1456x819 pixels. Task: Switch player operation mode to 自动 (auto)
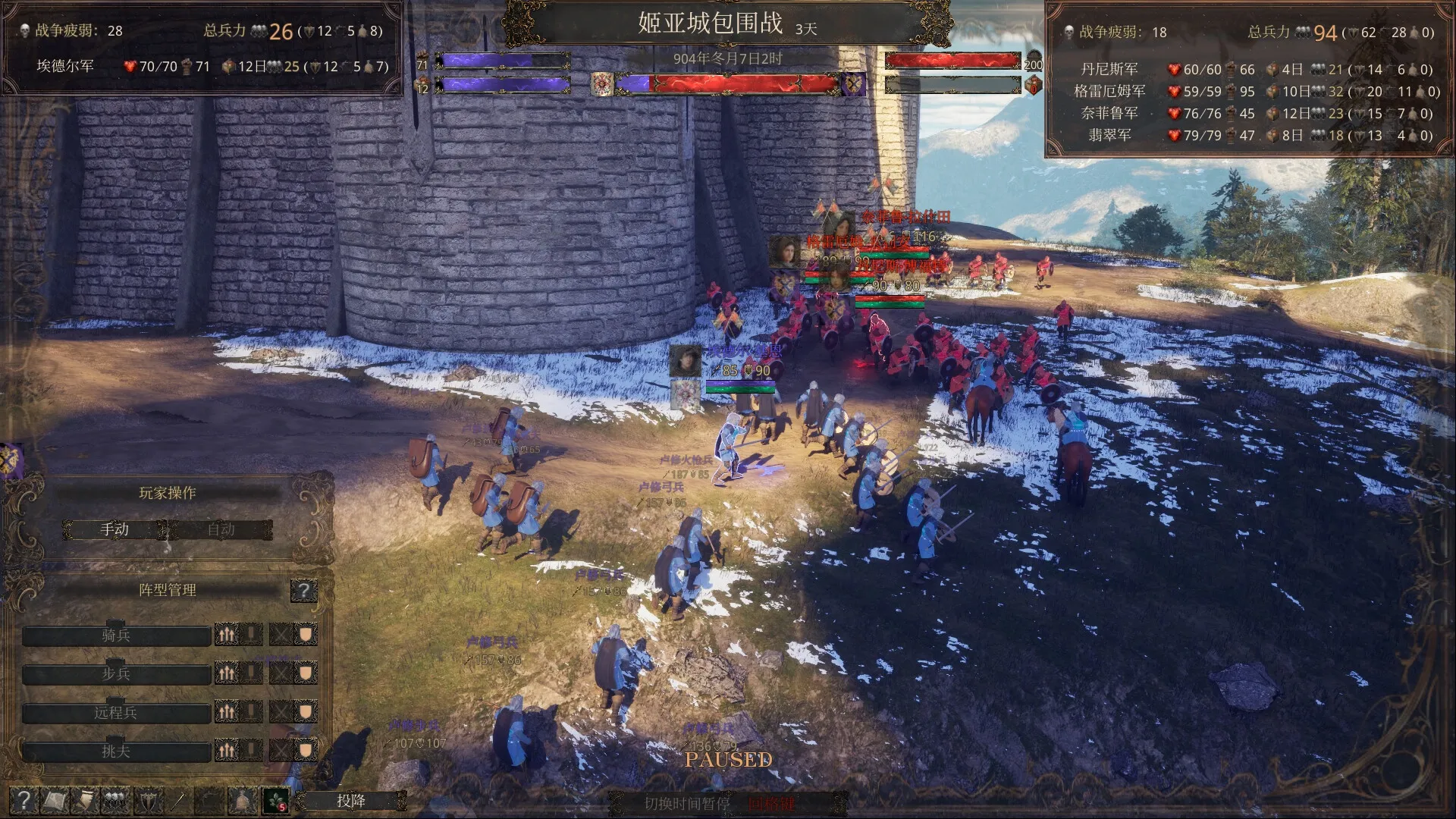(220, 529)
